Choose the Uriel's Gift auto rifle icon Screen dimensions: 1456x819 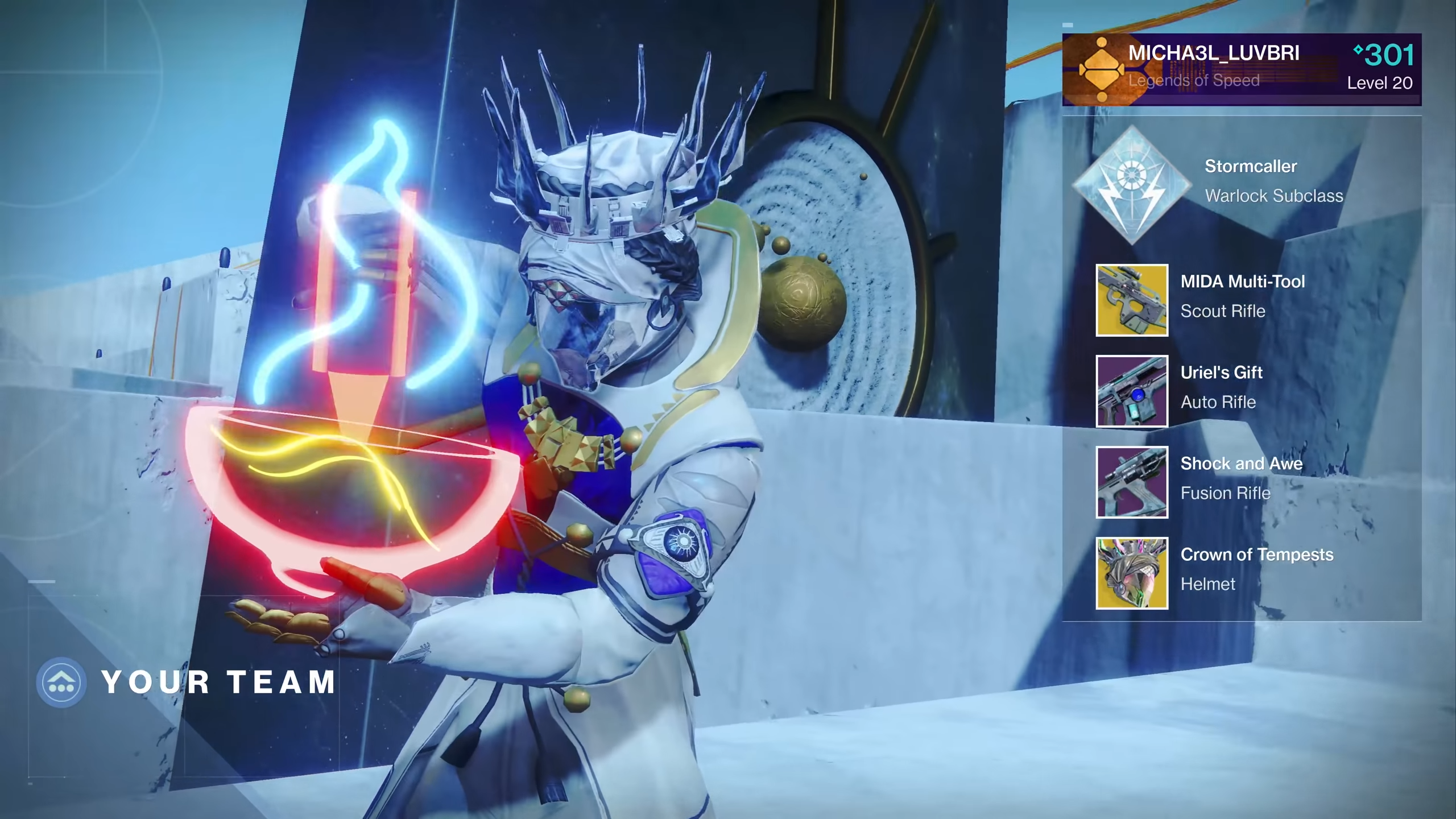(x=1132, y=391)
